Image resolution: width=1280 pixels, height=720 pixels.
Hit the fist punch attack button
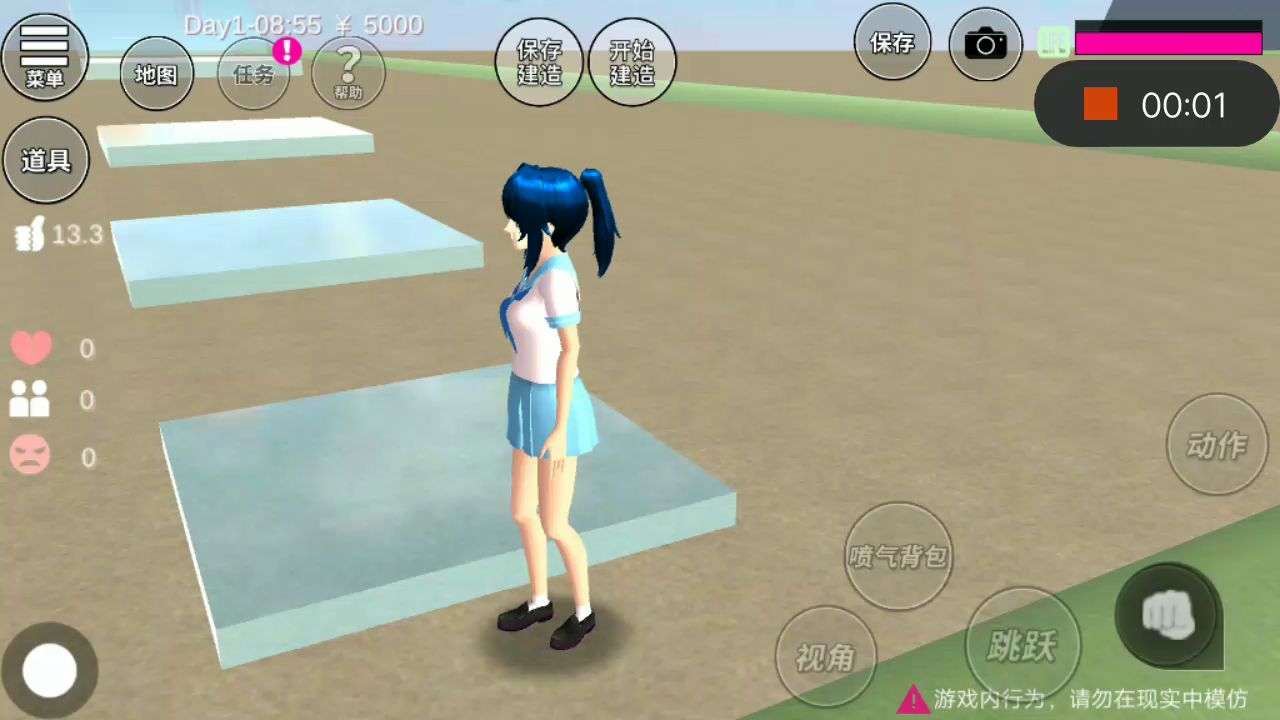[1166, 613]
